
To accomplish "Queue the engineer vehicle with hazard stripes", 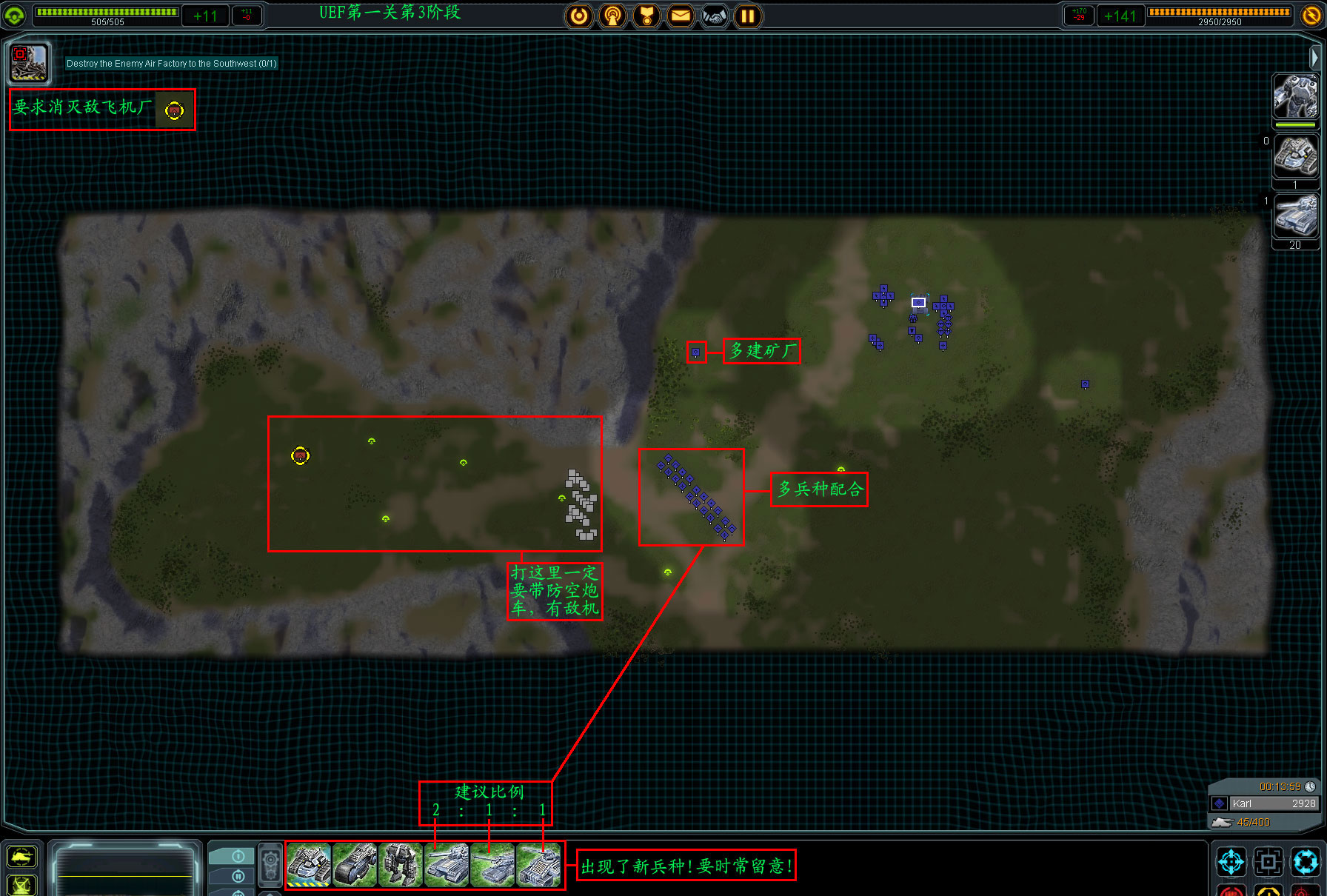I will pyautogui.click(x=309, y=865).
